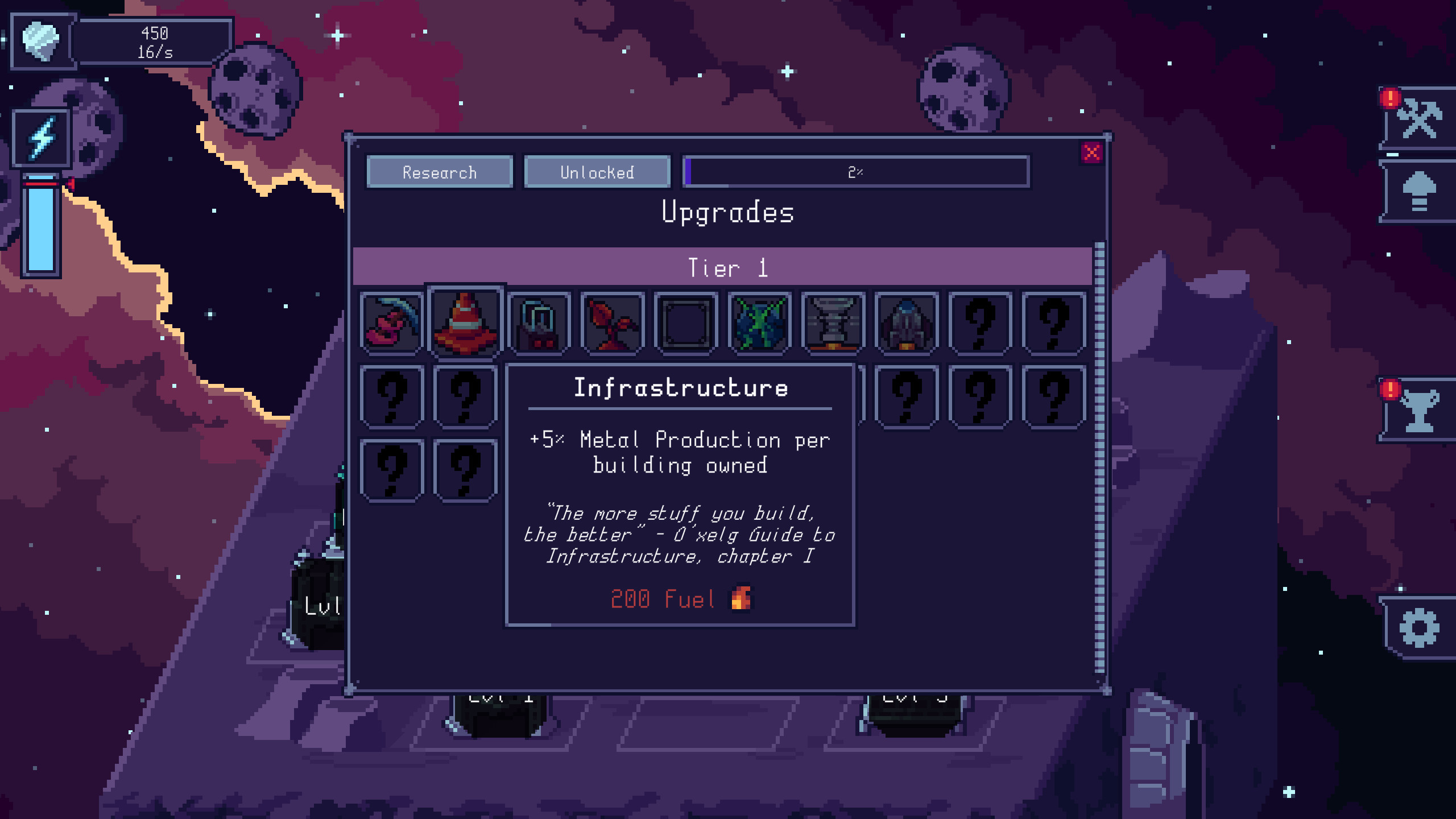Open the rocket ship upgrade icon
The width and height of the screenshot is (1456, 819).
coord(907,322)
